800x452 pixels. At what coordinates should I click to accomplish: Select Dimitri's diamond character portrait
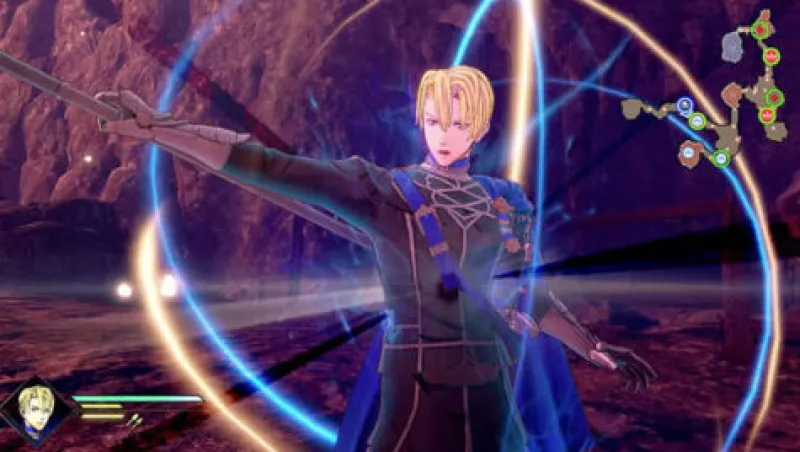point(37,410)
